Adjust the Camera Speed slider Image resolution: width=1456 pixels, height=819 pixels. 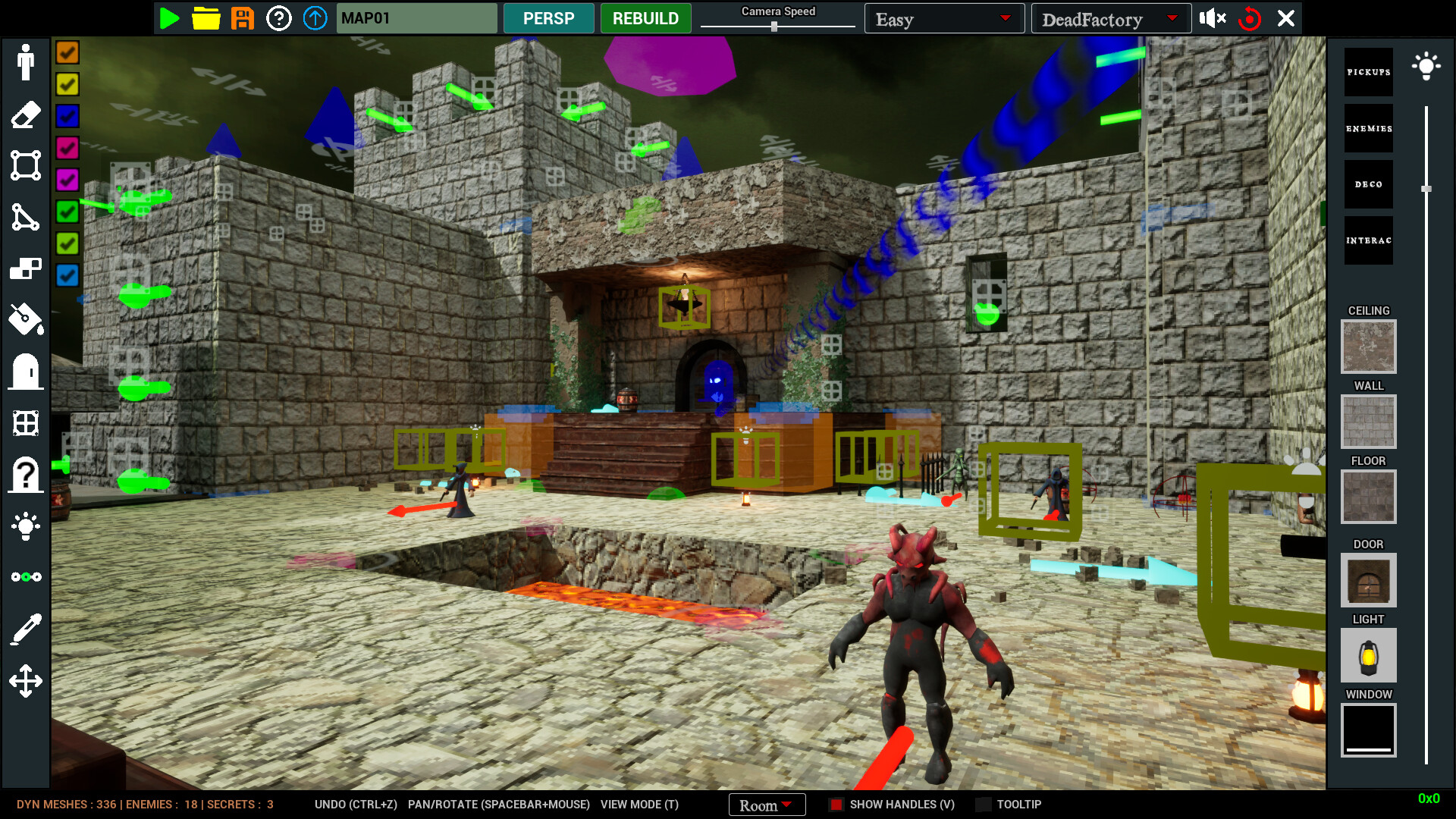[775, 25]
